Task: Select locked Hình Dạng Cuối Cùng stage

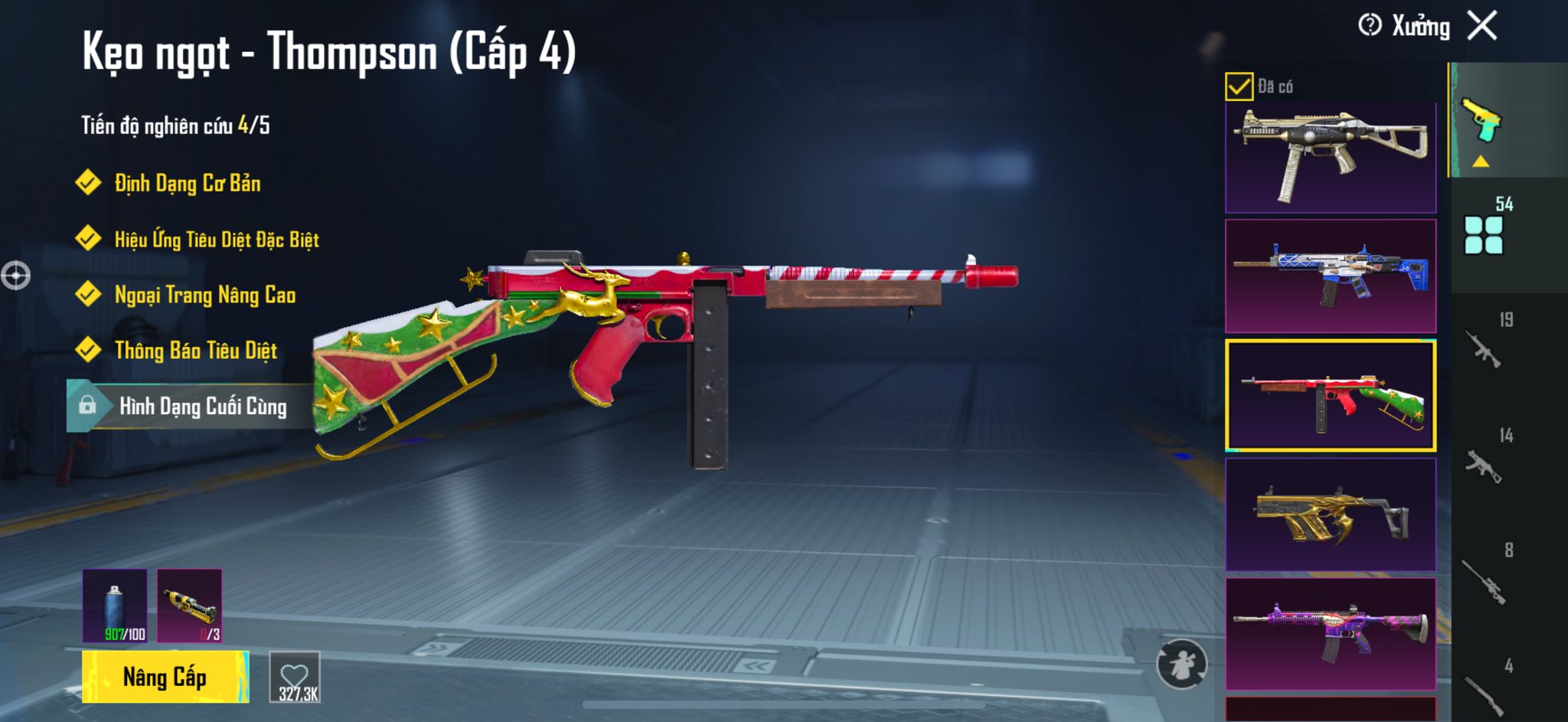Action: click(202, 407)
